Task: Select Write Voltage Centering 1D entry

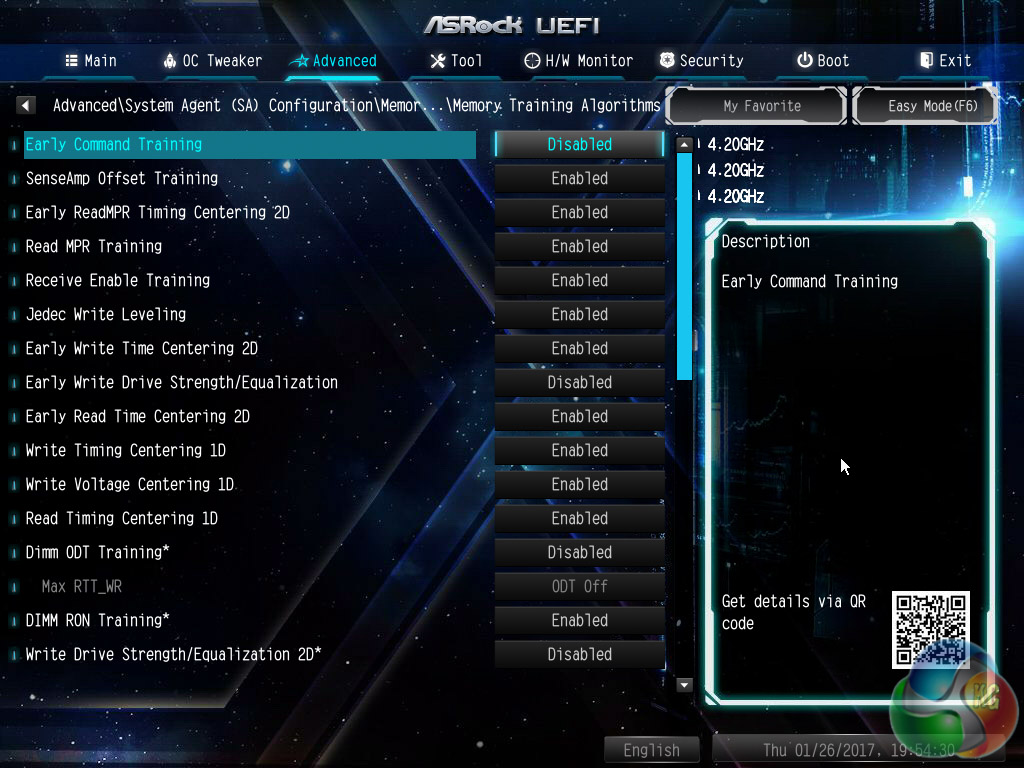Action: pos(130,484)
